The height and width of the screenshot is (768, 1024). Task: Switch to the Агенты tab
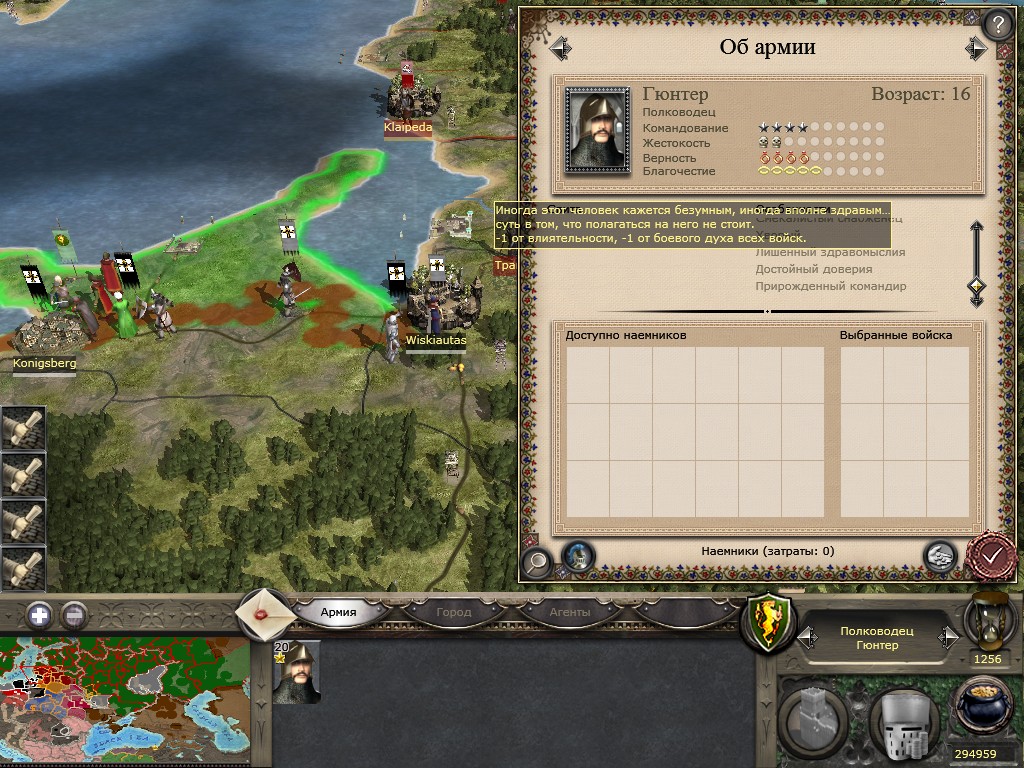(569, 612)
